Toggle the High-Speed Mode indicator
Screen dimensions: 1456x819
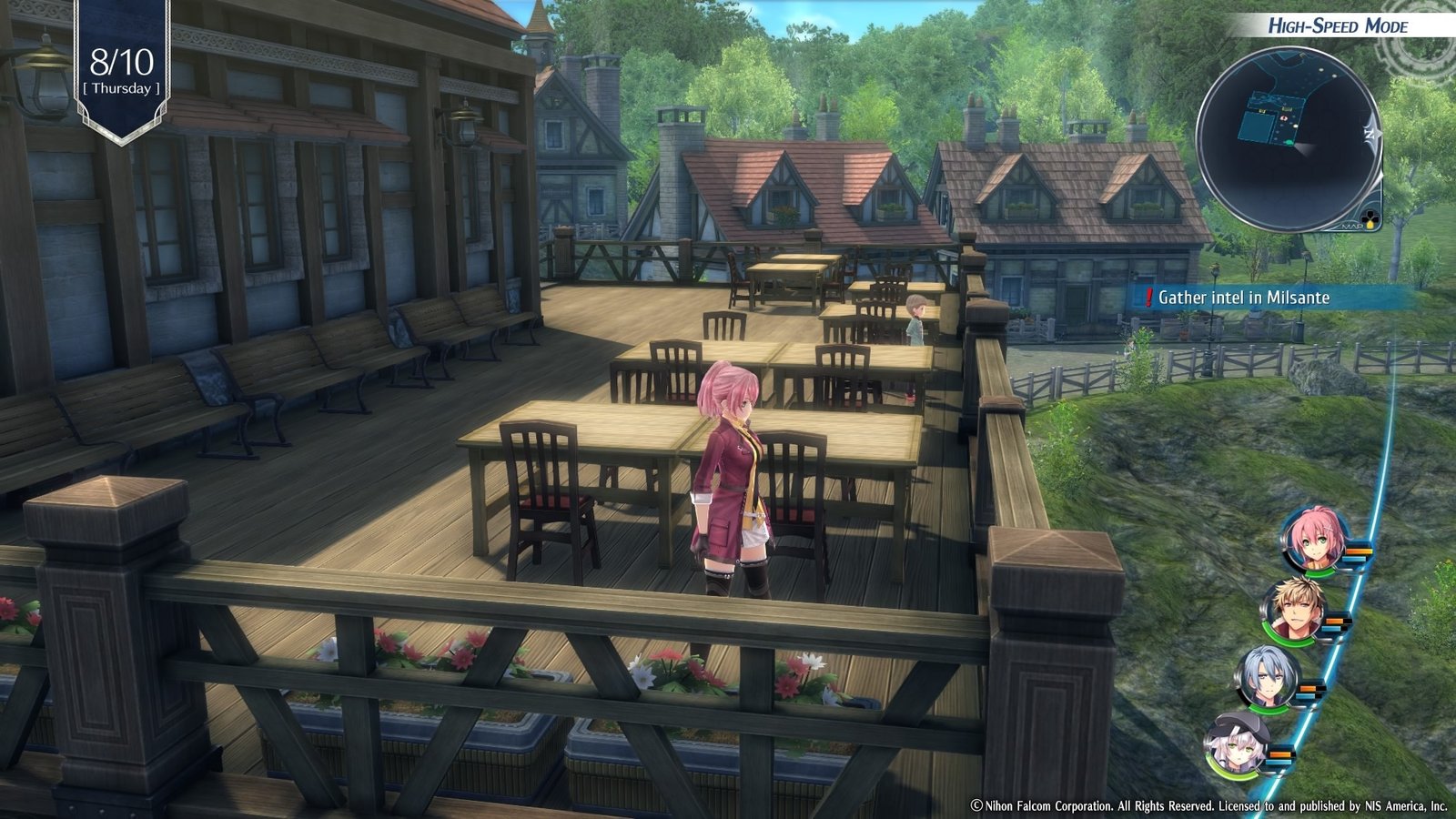pos(1338,25)
